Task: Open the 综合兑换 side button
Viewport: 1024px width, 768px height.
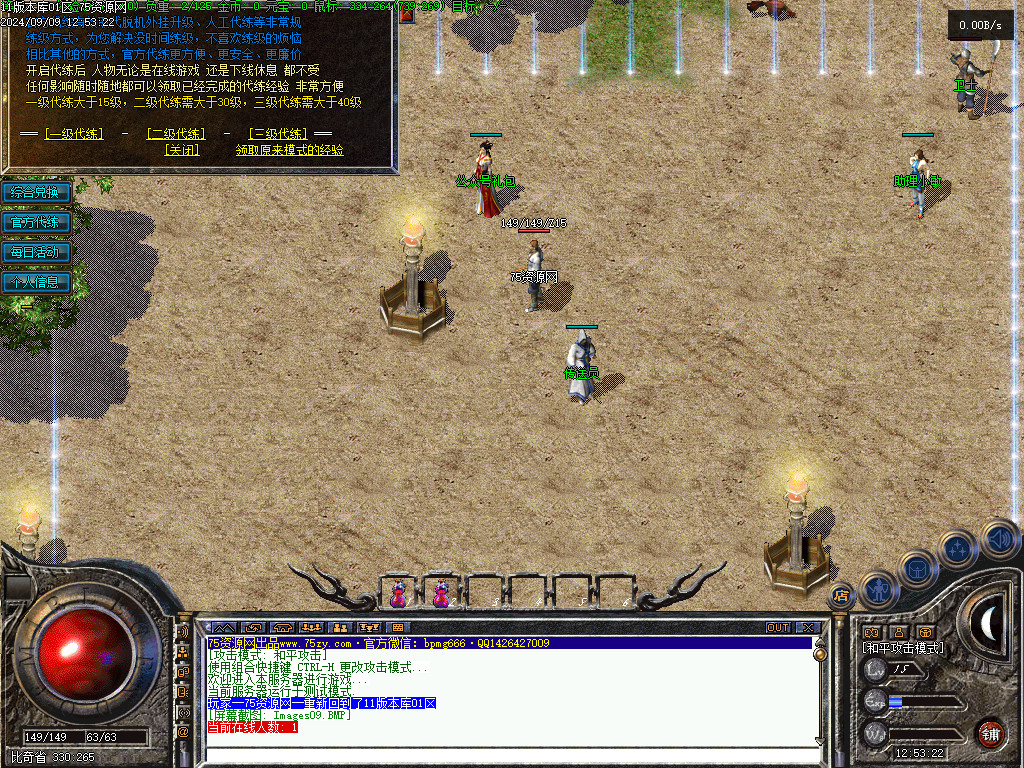Action: coord(35,192)
